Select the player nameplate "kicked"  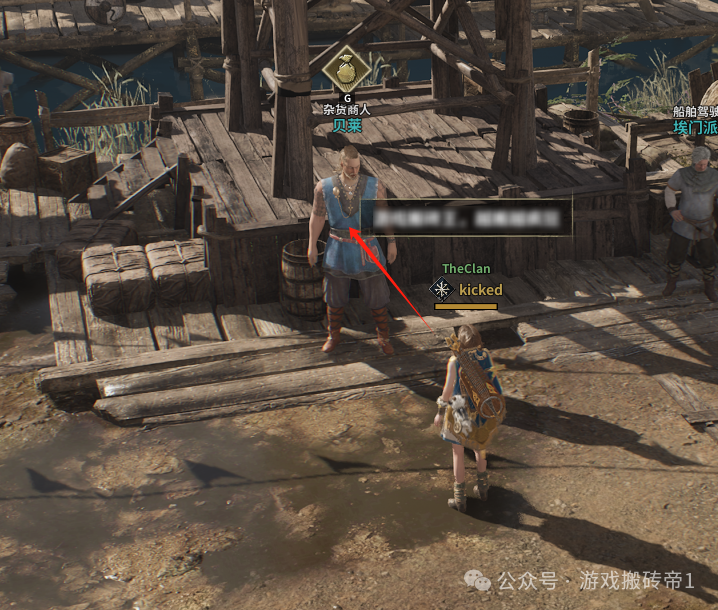click(480, 290)
